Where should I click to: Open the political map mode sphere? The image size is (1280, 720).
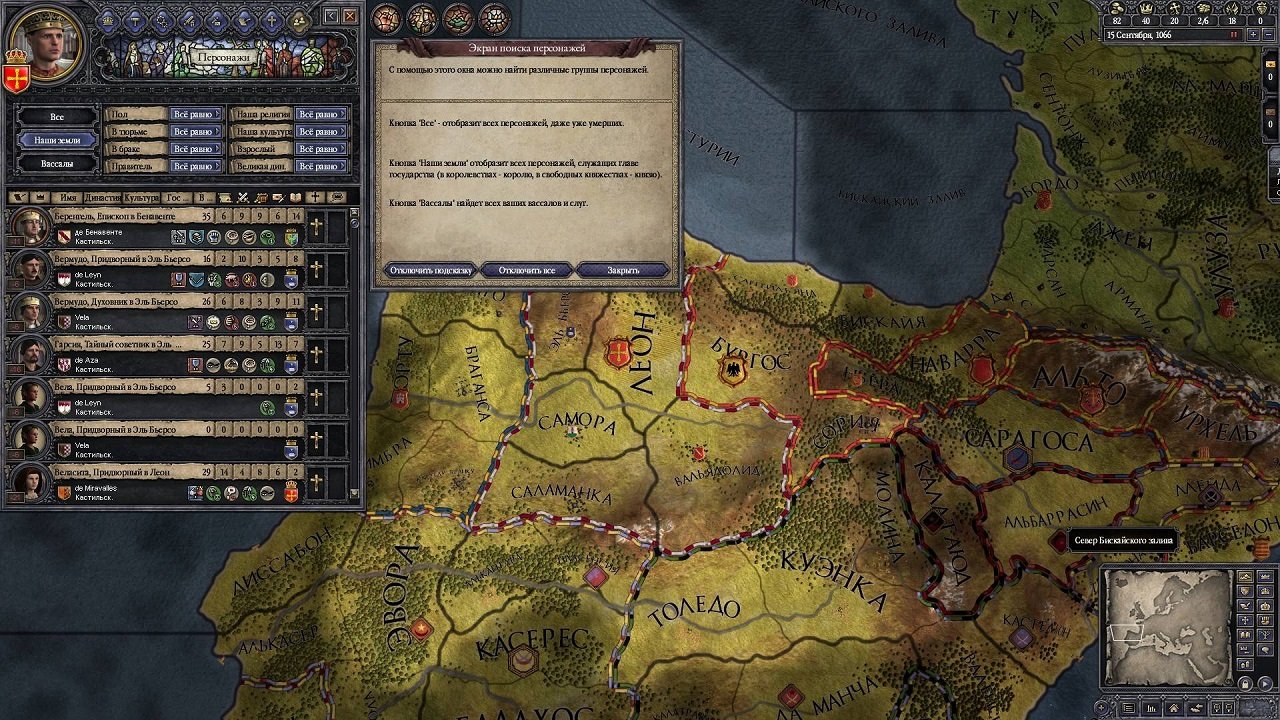[x=385, y=16]
